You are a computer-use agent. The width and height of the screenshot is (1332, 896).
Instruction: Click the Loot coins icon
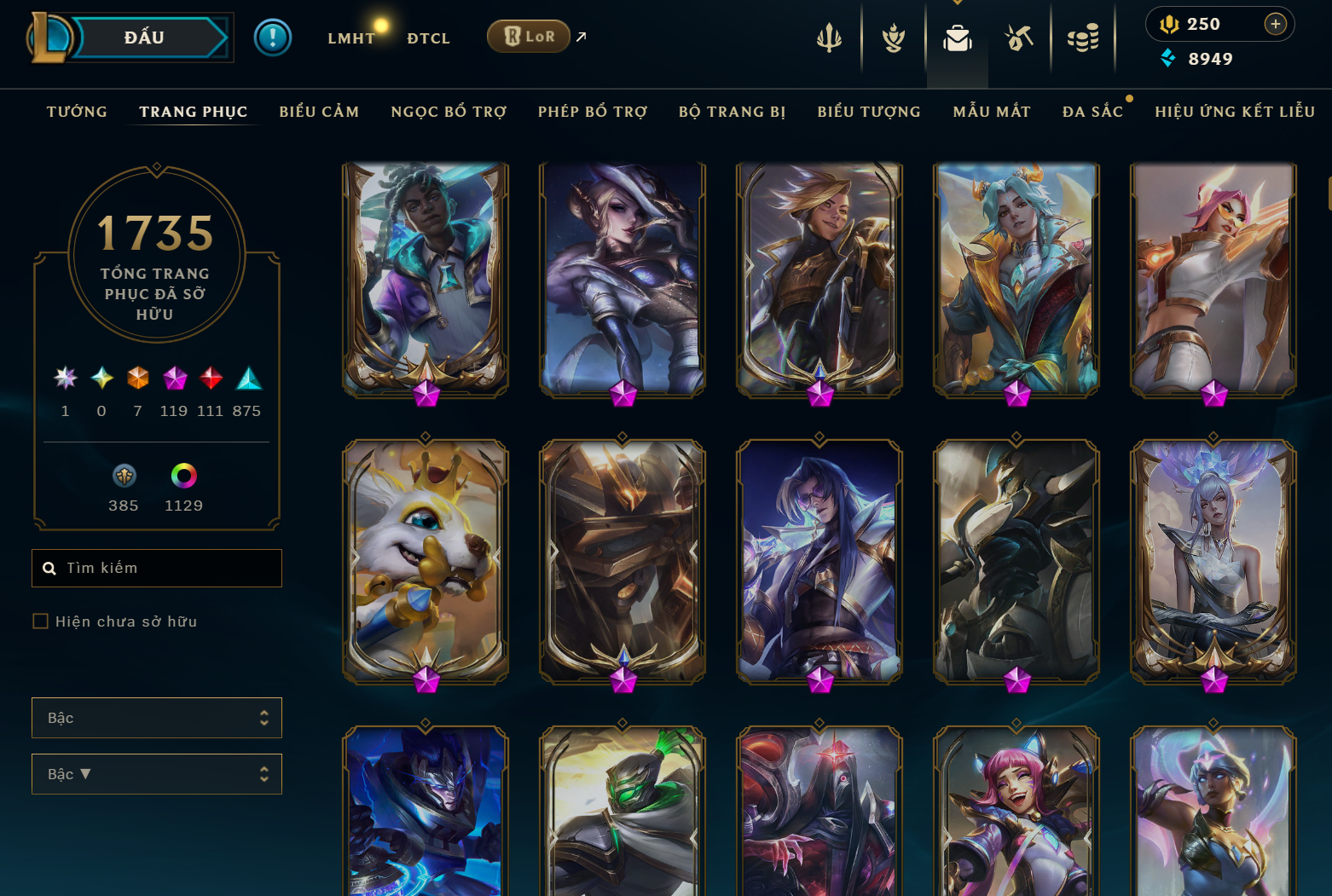click(x=1083, y=38)
